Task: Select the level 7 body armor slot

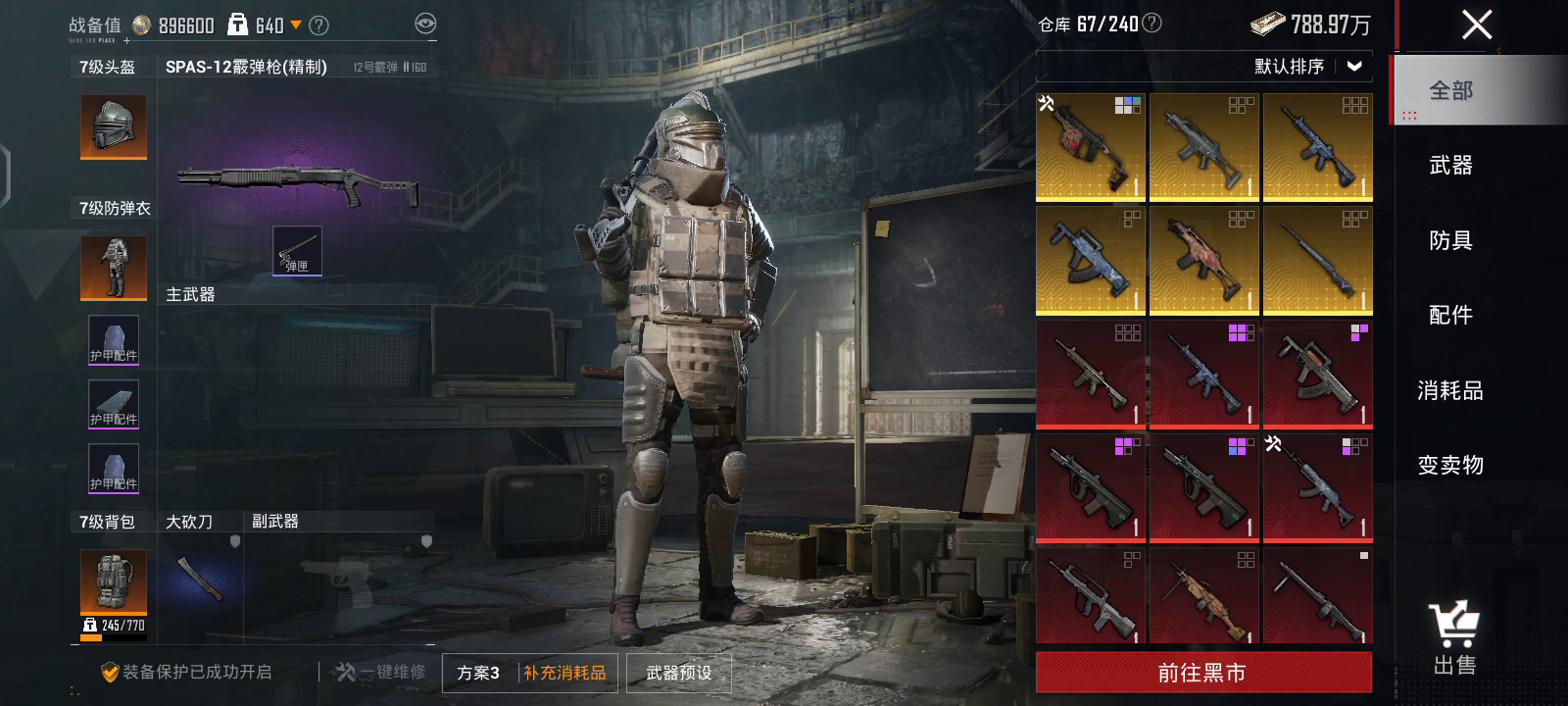Action: point(114,268)
